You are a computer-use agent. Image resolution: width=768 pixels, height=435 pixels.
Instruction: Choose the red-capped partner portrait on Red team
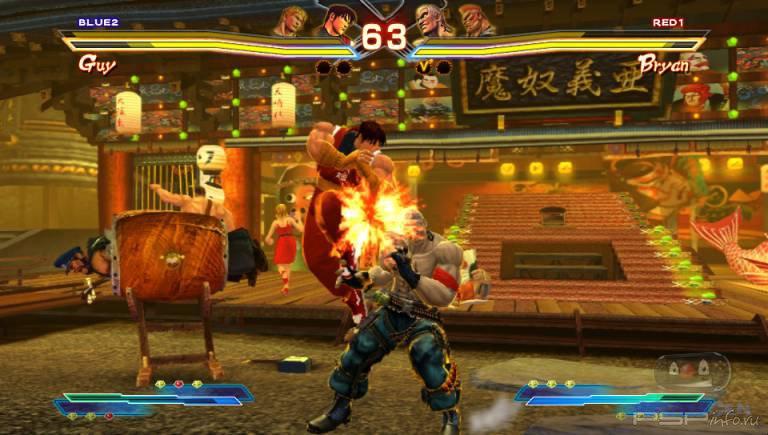click(476, 18)
